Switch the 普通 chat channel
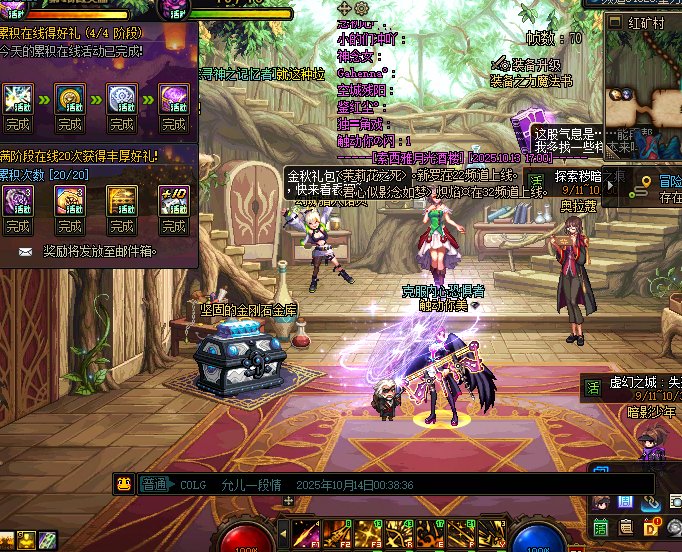The height and width of the screenshot is (552, 682). coord(154,484)
